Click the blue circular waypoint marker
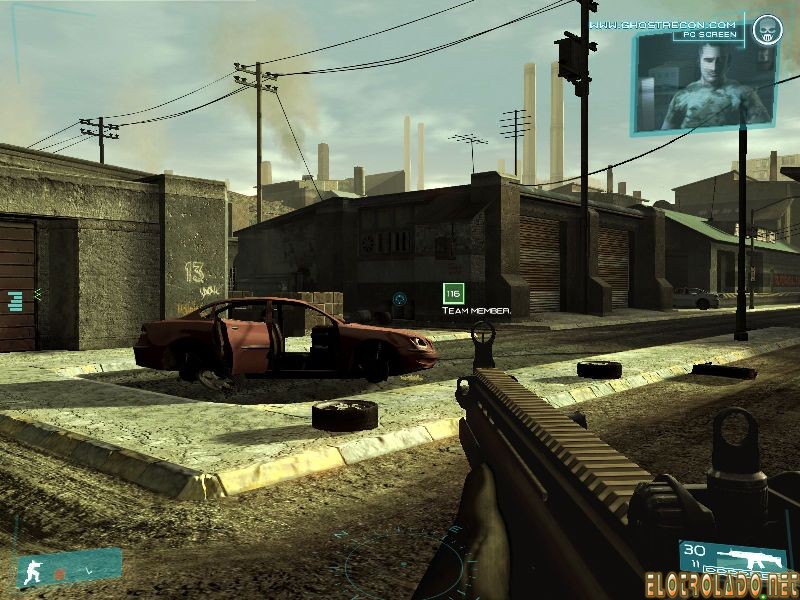 point(399,298)
